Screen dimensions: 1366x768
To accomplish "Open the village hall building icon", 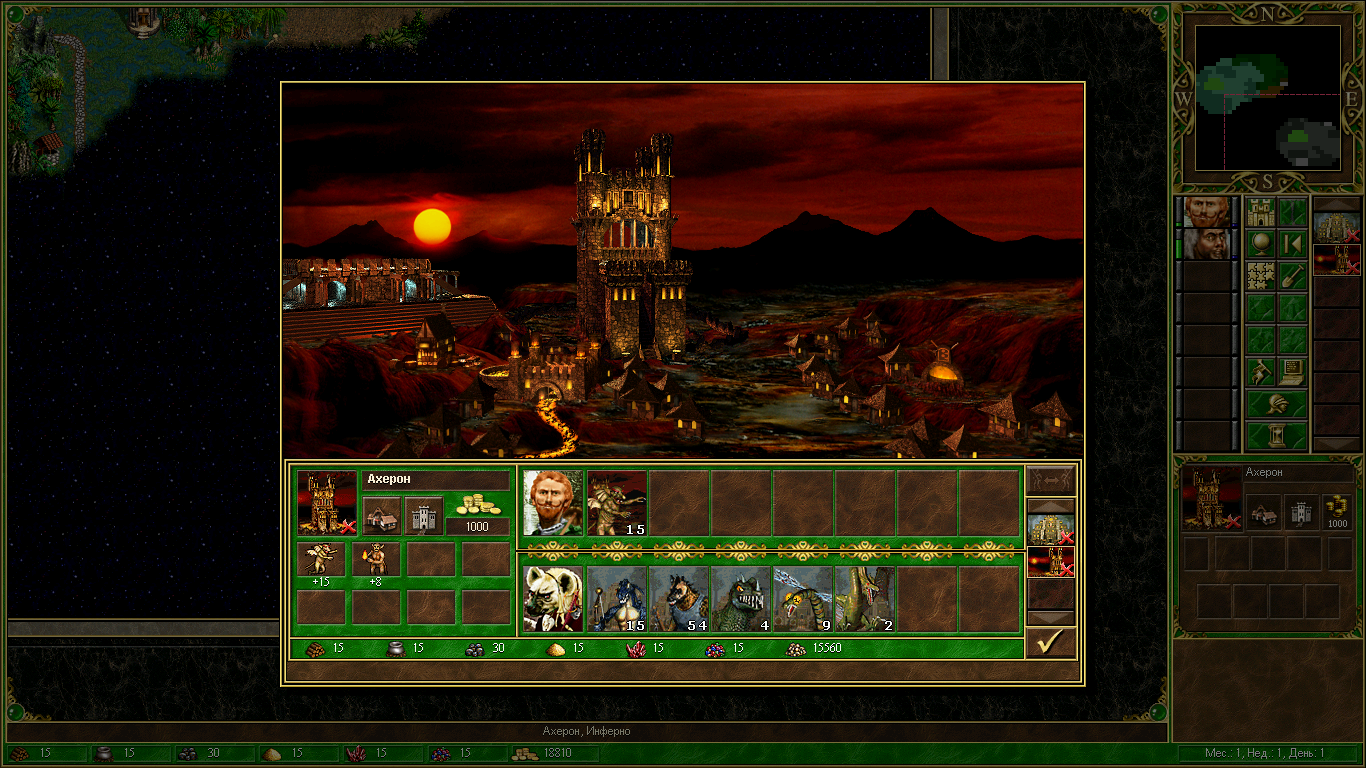I will (x=381, y=516).
